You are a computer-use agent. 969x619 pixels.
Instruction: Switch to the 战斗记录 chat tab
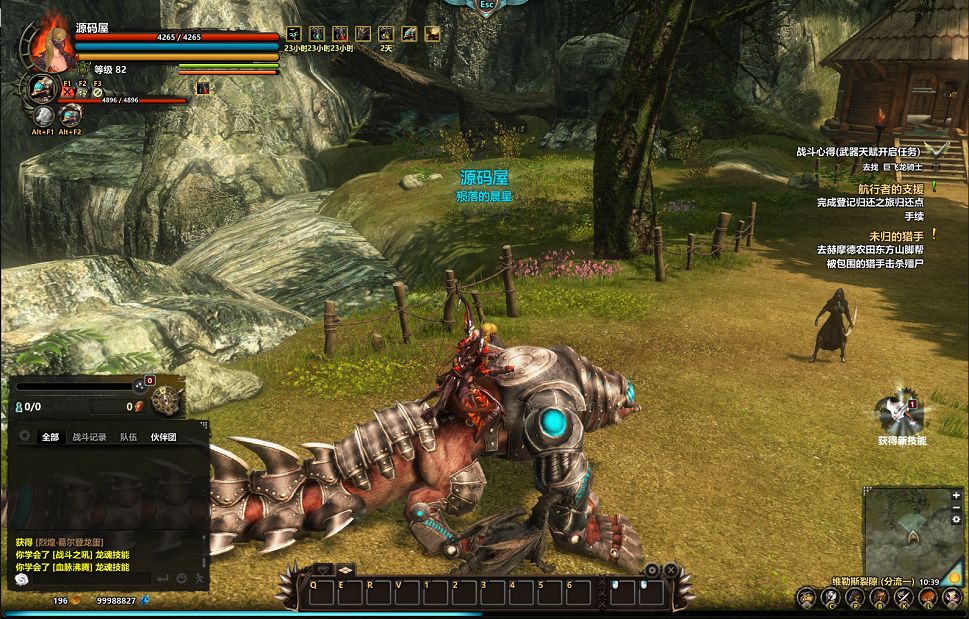pos(89,437)
